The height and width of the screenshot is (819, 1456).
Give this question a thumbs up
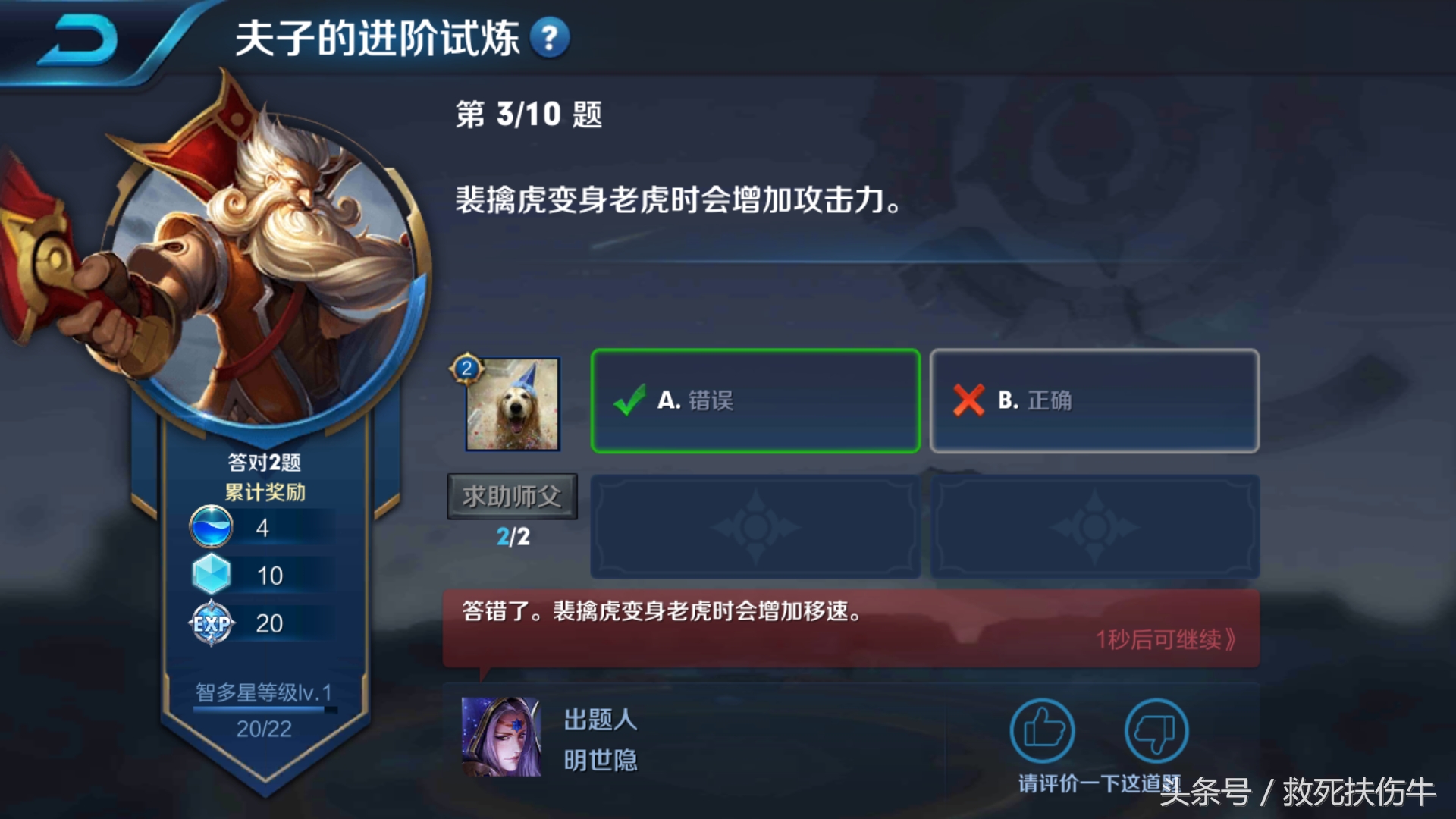[1043, 730]
